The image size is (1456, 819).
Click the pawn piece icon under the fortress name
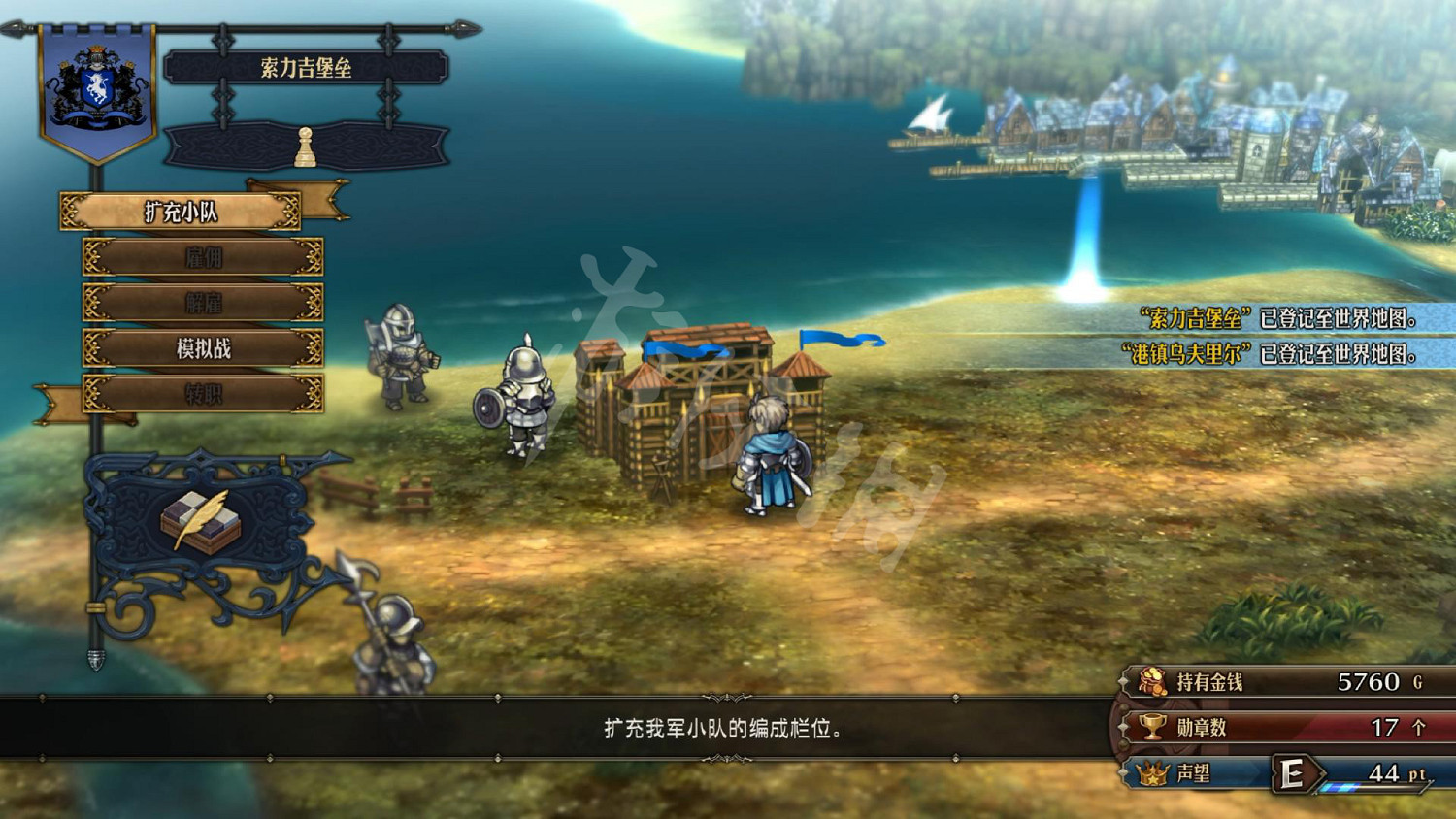(x=306, y=146)
